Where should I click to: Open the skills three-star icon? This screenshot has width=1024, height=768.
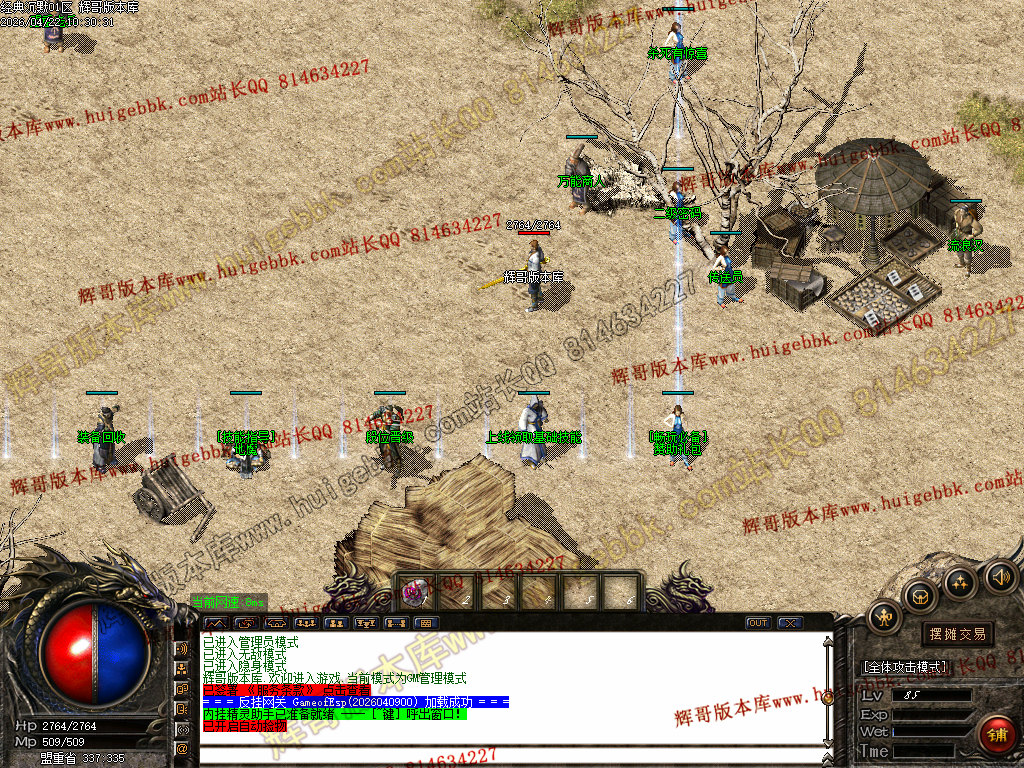click(960, 582)
